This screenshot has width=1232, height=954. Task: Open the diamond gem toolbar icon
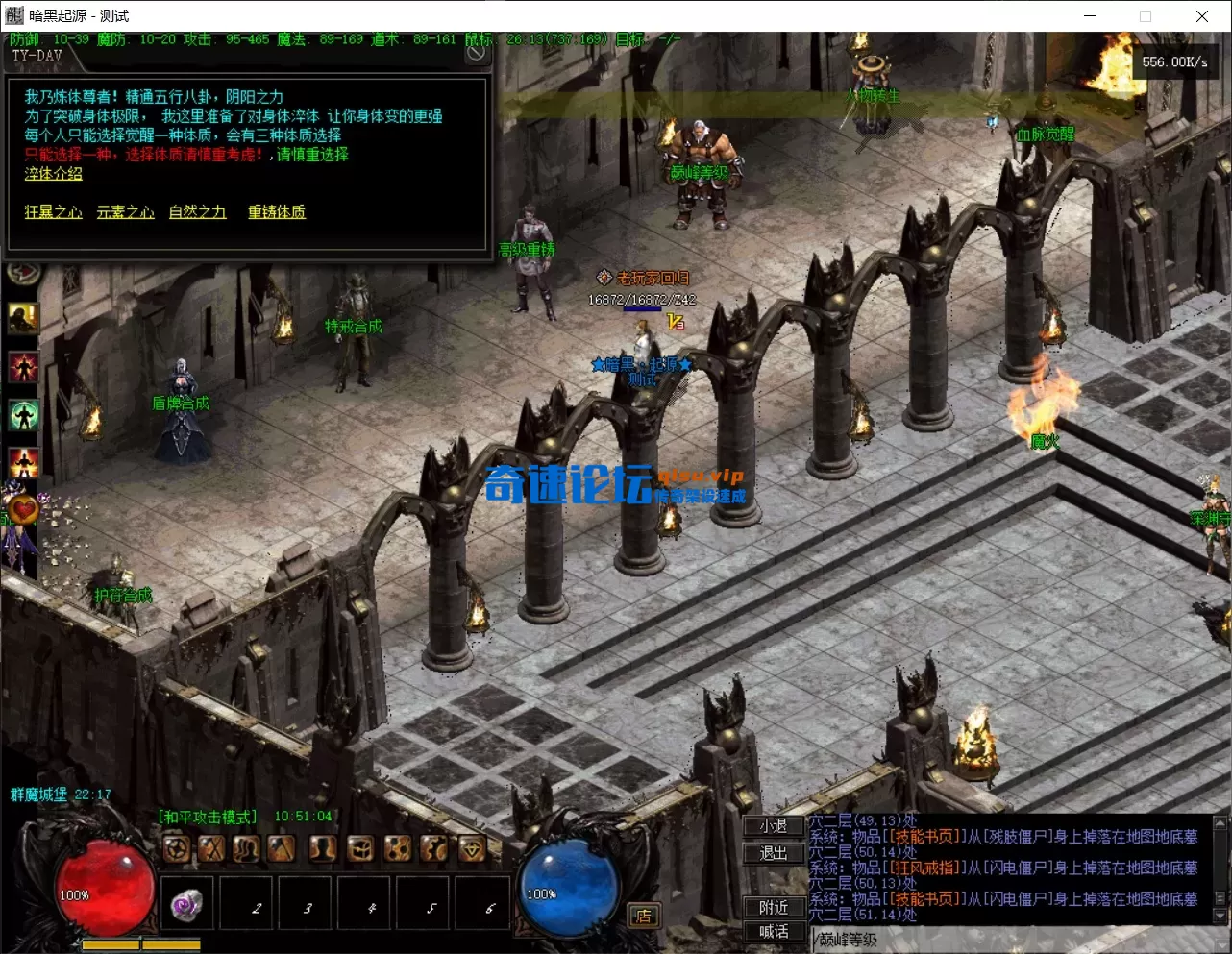tap(472, 848)
